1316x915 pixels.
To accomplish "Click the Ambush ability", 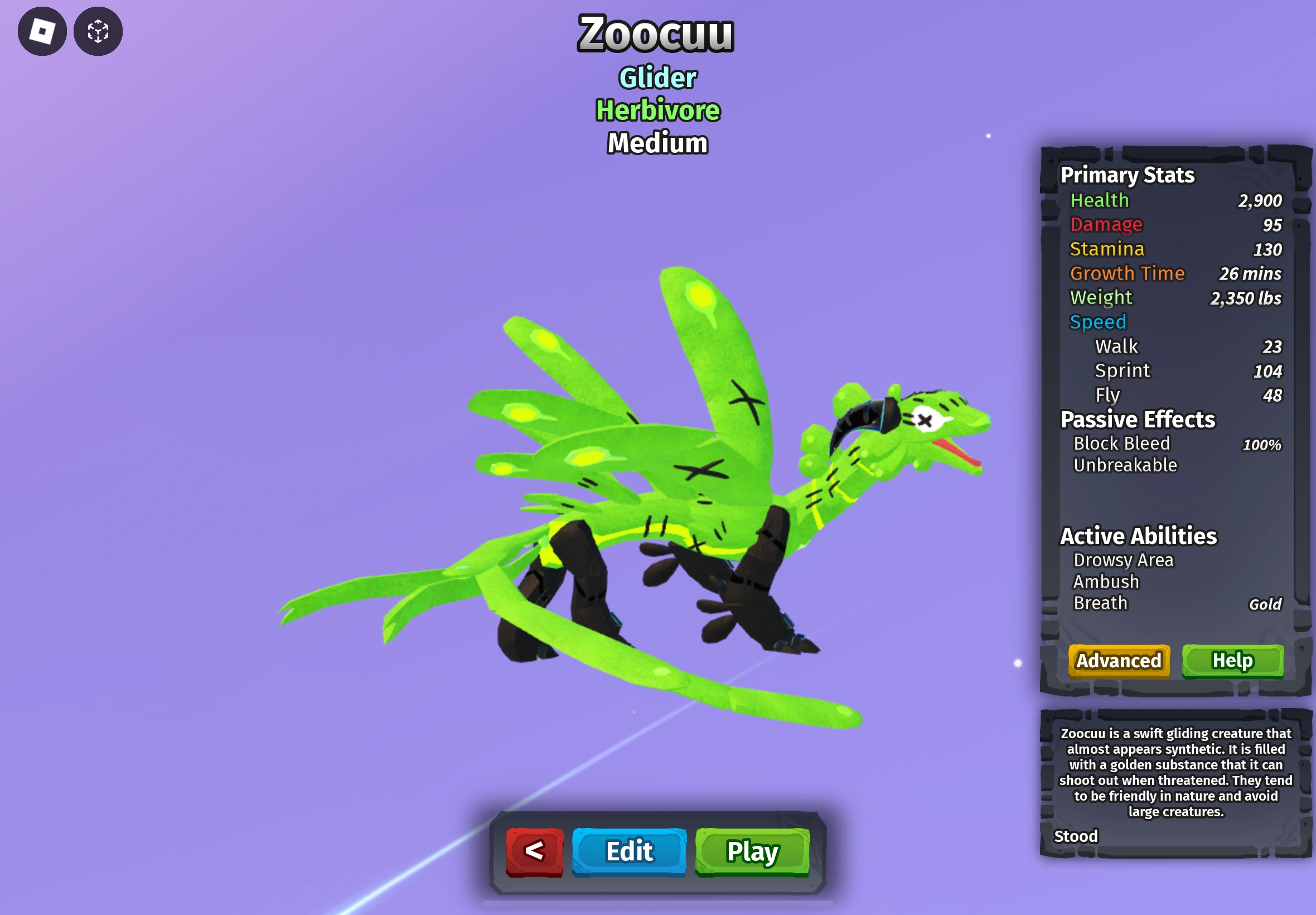I will pos(1106,581).
